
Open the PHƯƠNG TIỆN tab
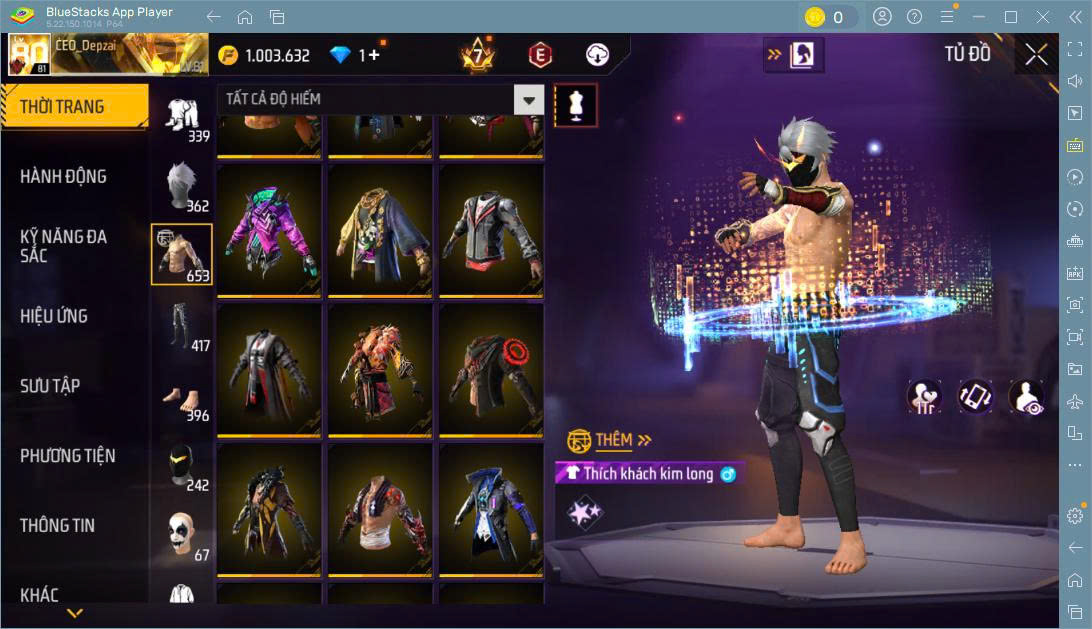67,456
